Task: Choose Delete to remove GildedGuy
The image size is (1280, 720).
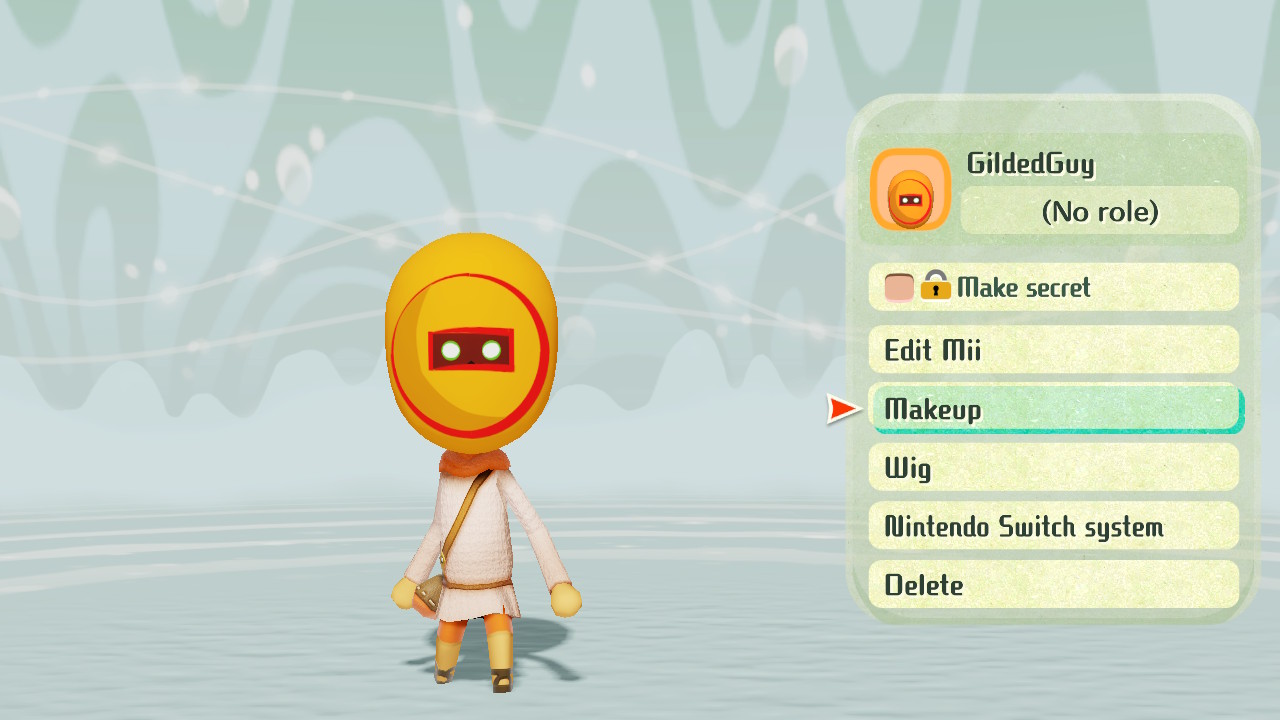Action: pos(1053,585)
